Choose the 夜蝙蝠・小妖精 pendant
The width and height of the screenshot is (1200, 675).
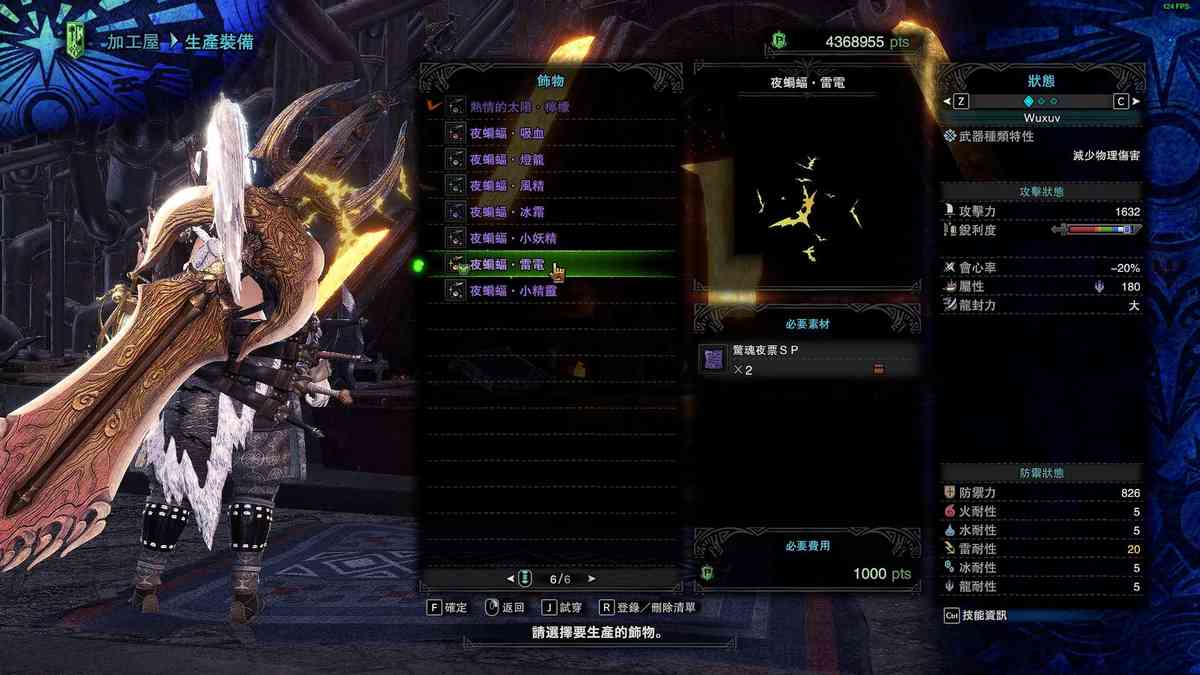point(513,238)
